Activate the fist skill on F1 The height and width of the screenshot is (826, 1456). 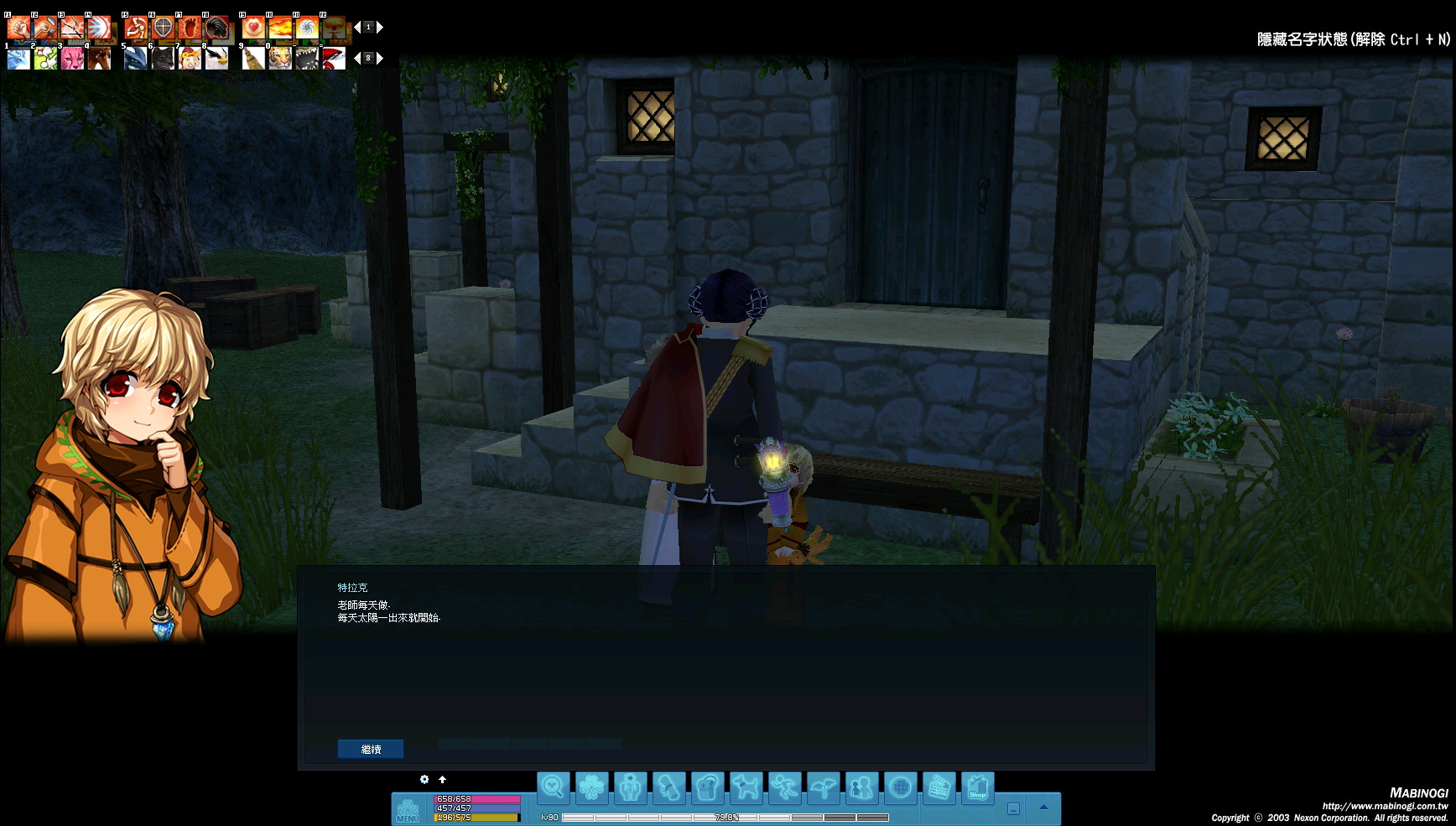pos(18,28)
